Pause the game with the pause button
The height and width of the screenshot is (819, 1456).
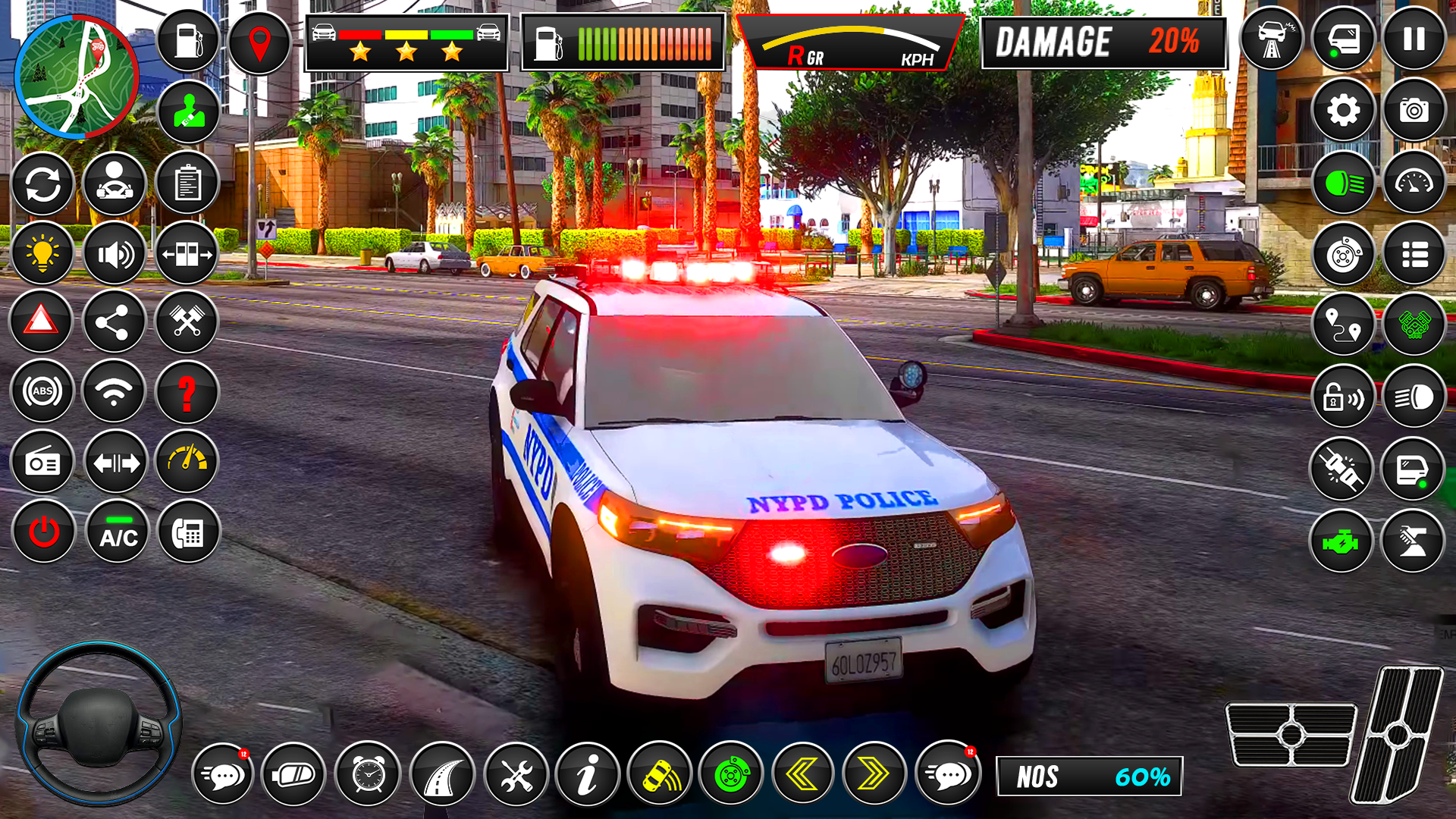pyautogui.click(x=1414, y=39)
